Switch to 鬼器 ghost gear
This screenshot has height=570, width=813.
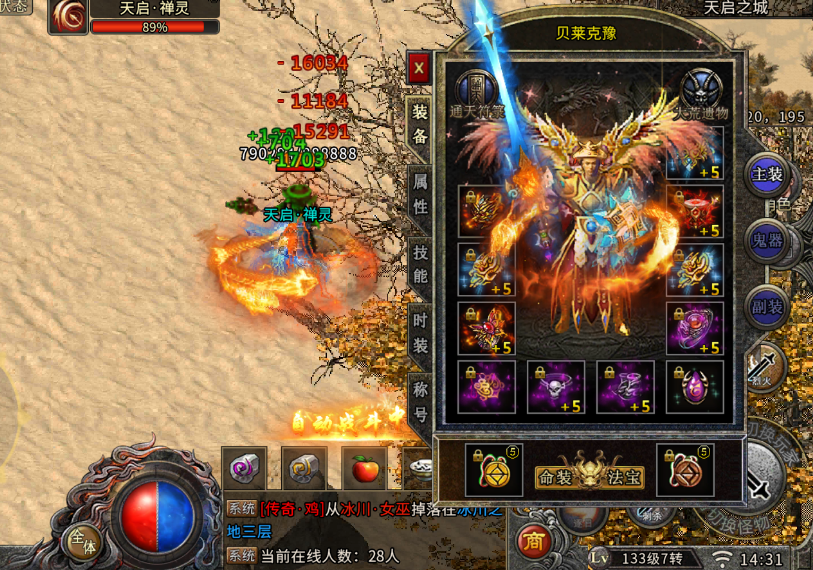point(767,241)
